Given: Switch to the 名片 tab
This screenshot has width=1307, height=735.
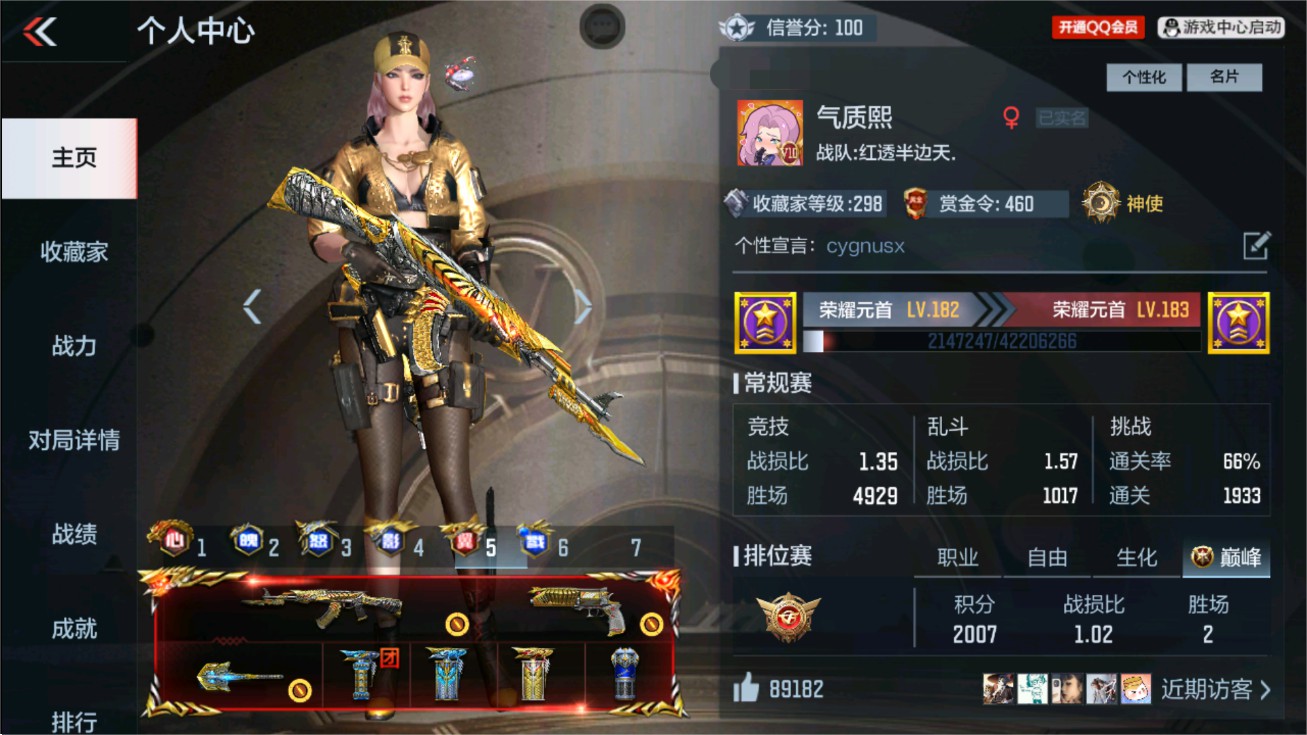Looking at the screenshot, I should [1224, 77].
